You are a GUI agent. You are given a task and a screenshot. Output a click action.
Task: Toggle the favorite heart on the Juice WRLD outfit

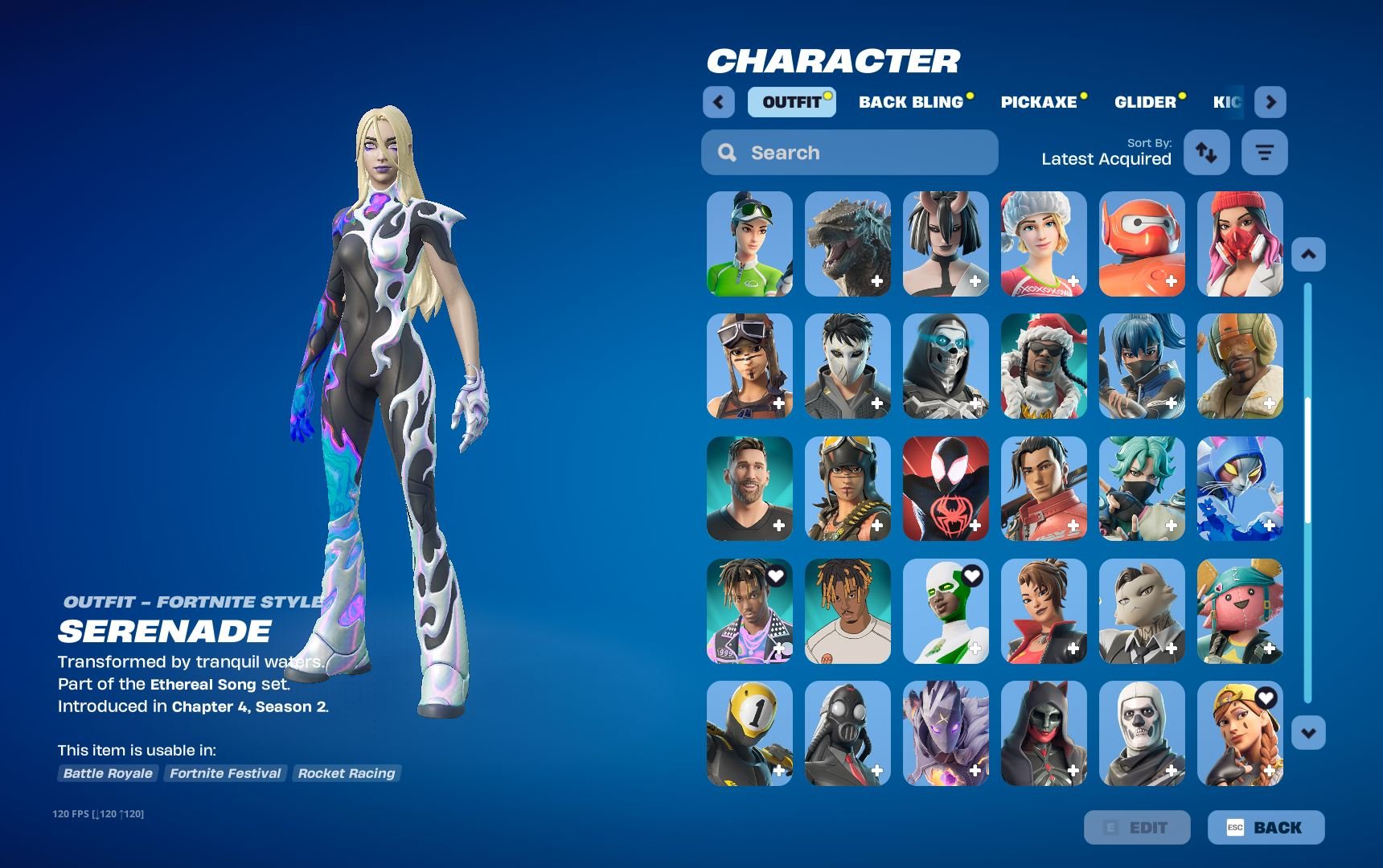[x=774, y=575]
